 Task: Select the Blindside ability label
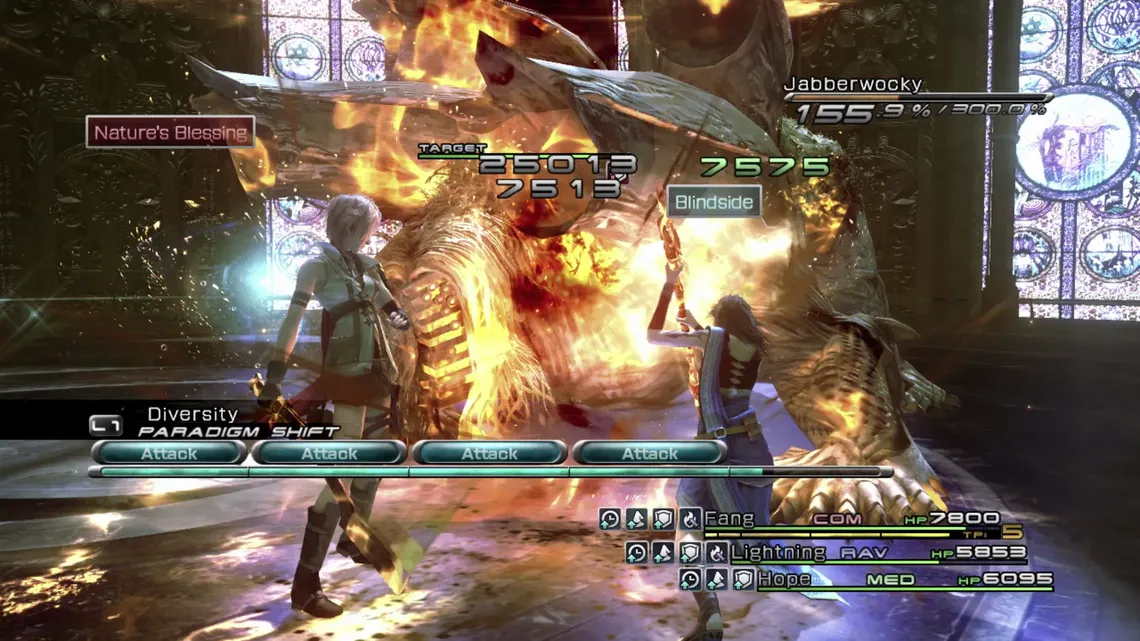(x=713, y=202)
